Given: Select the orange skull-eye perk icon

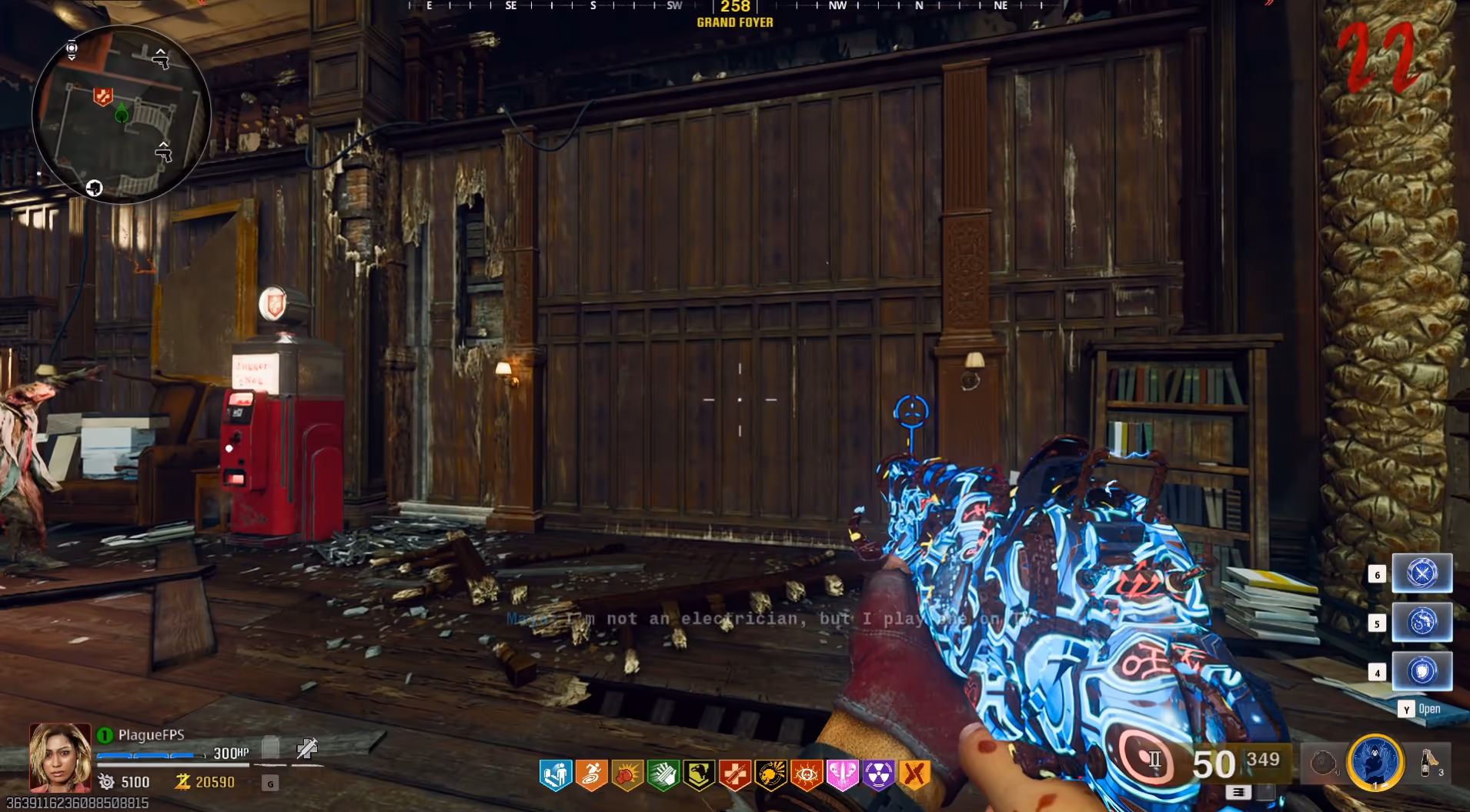Looking at the screenshot, I should [x=806, y=775].
